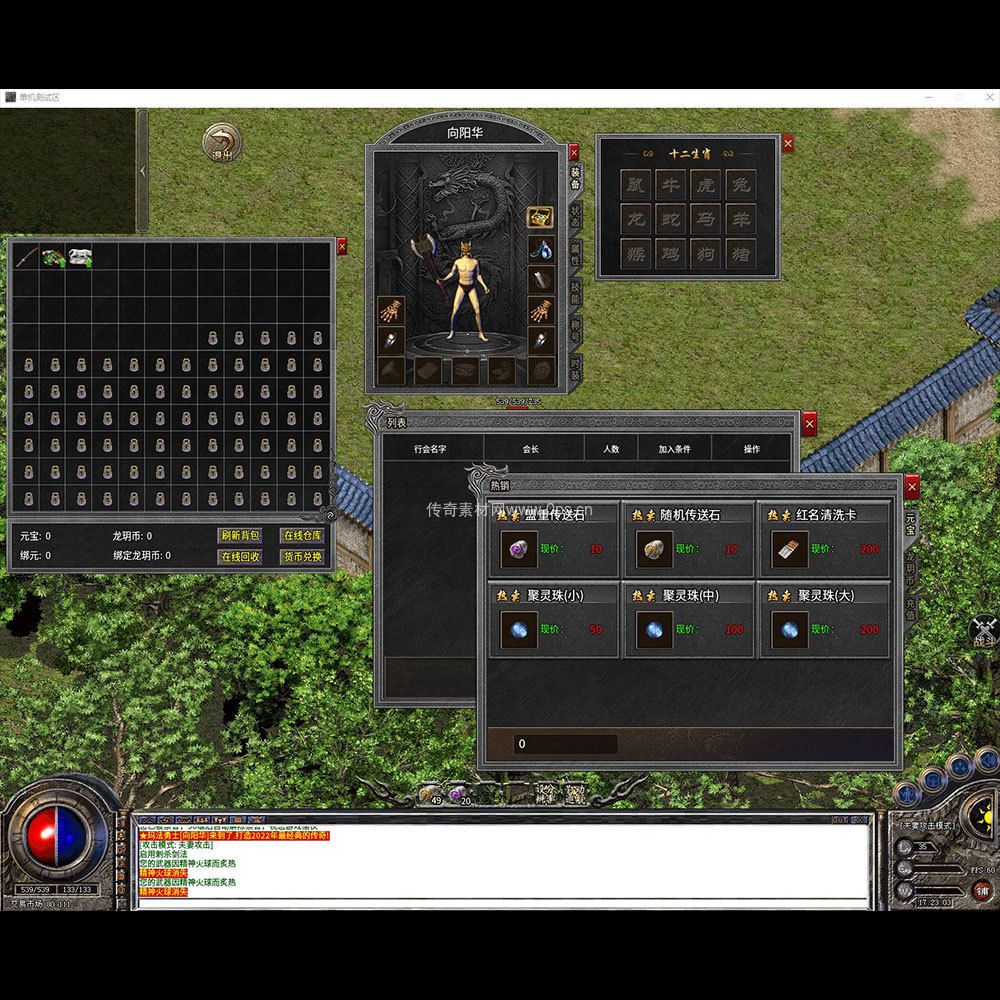Select the 虎 tiger zodiac tile
1000x1000 pixels.
704,185
